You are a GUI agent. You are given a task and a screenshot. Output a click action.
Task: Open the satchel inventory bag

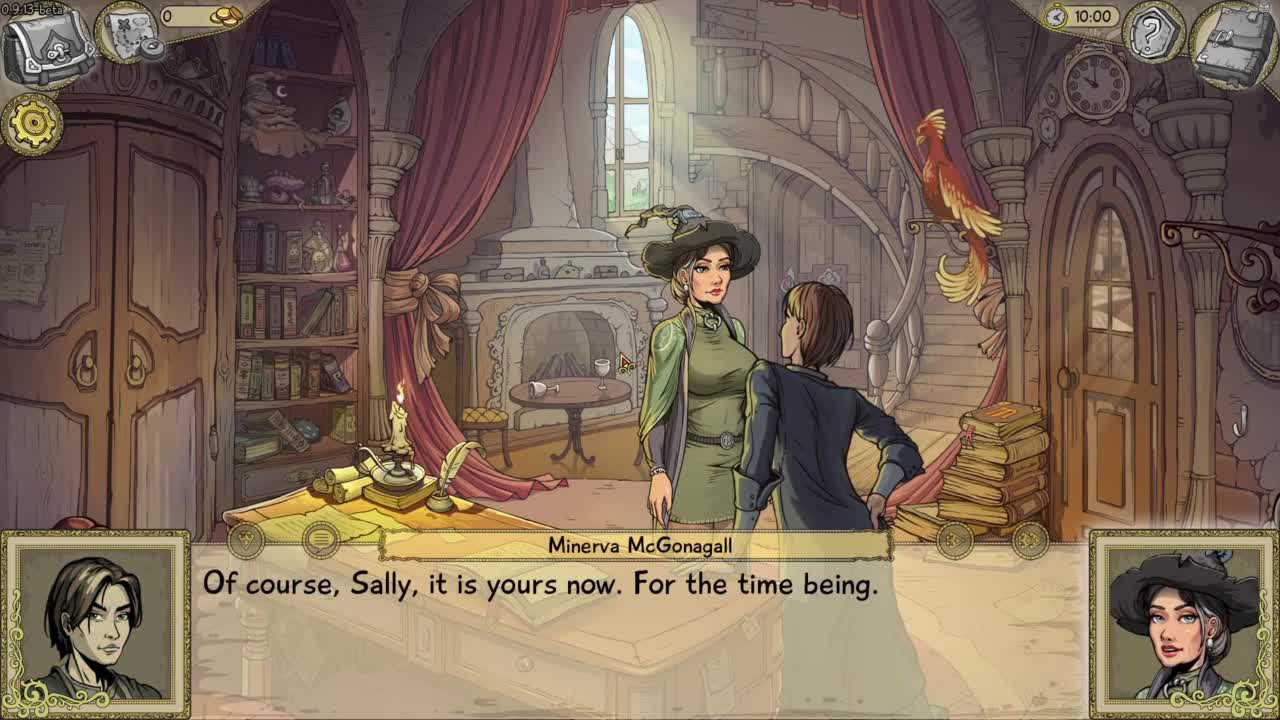click(x=48, y=46)
